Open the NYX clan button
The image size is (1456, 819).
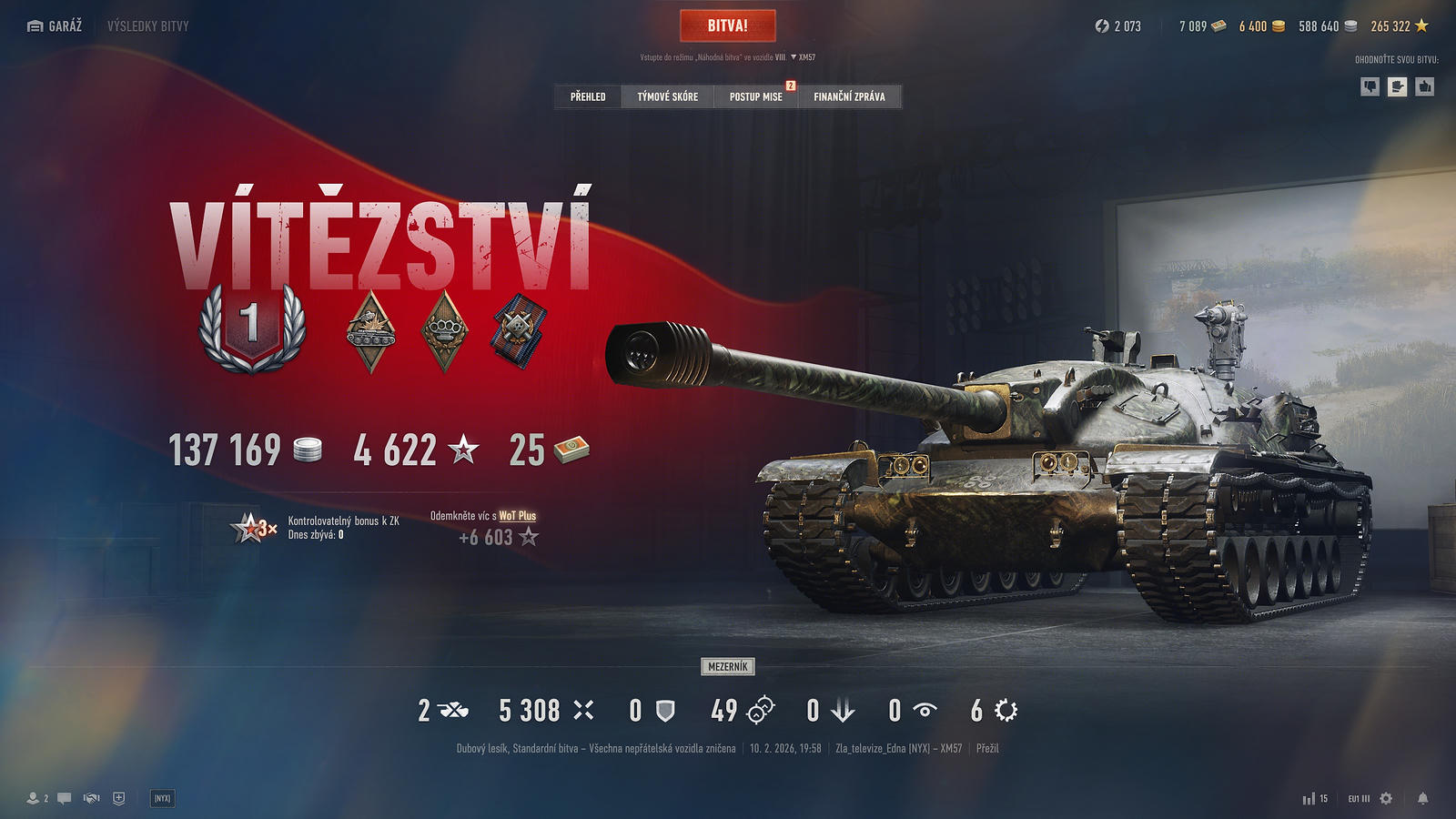click(162, 798)
